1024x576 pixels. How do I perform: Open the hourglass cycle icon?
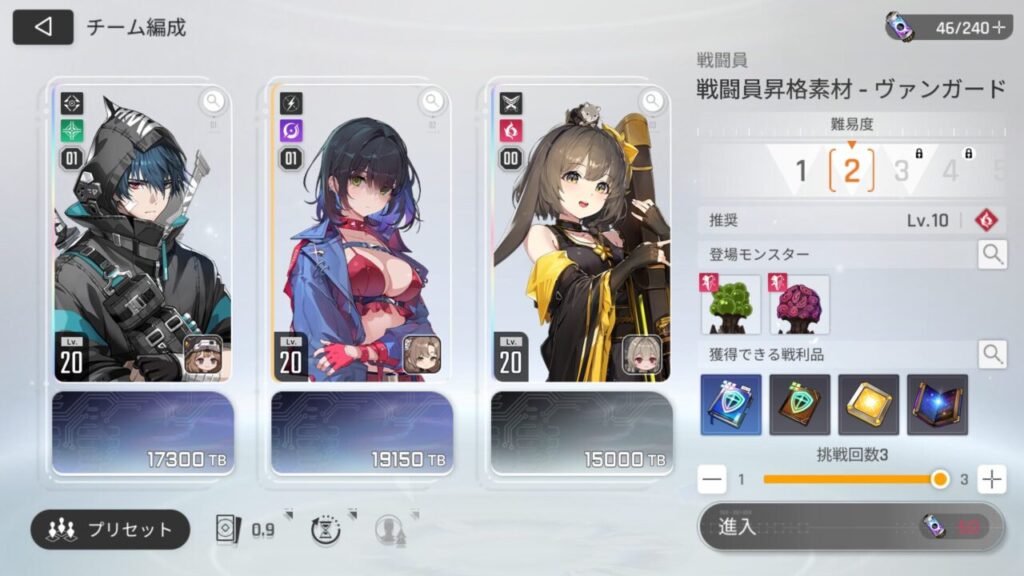326,530
